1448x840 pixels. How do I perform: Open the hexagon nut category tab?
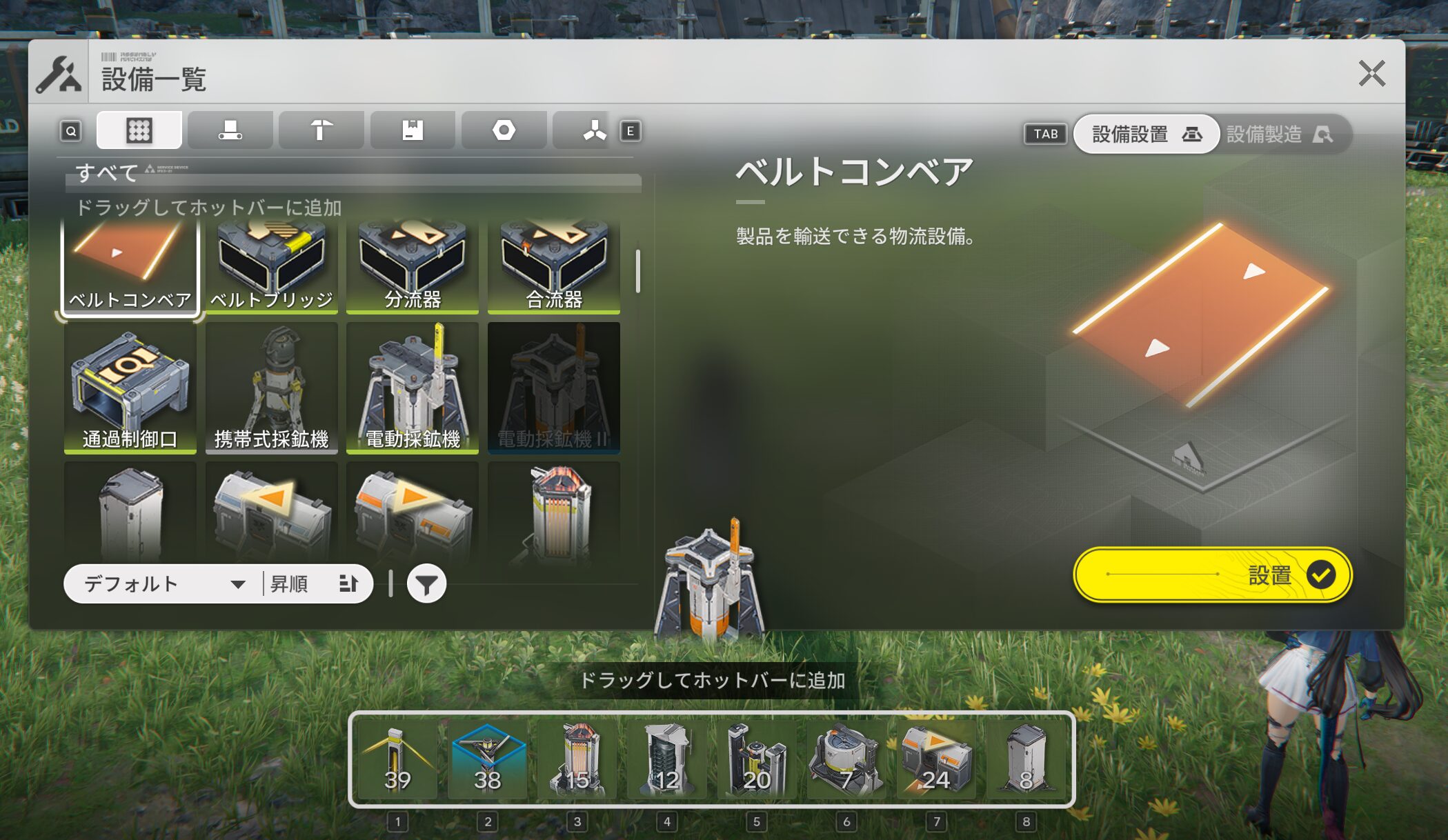click(x=504, y=130)
